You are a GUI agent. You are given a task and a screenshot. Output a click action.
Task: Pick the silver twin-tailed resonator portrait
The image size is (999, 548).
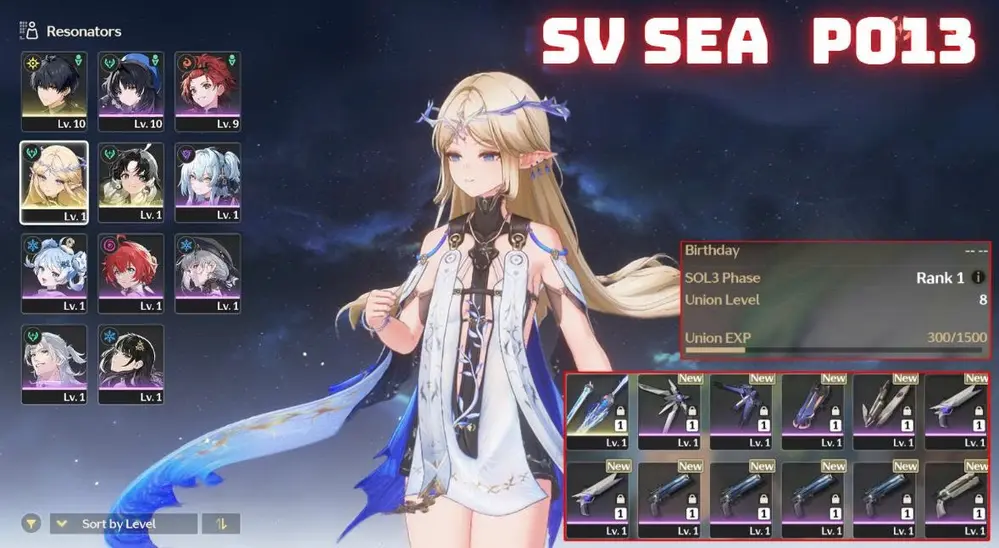tap(208, 181)
